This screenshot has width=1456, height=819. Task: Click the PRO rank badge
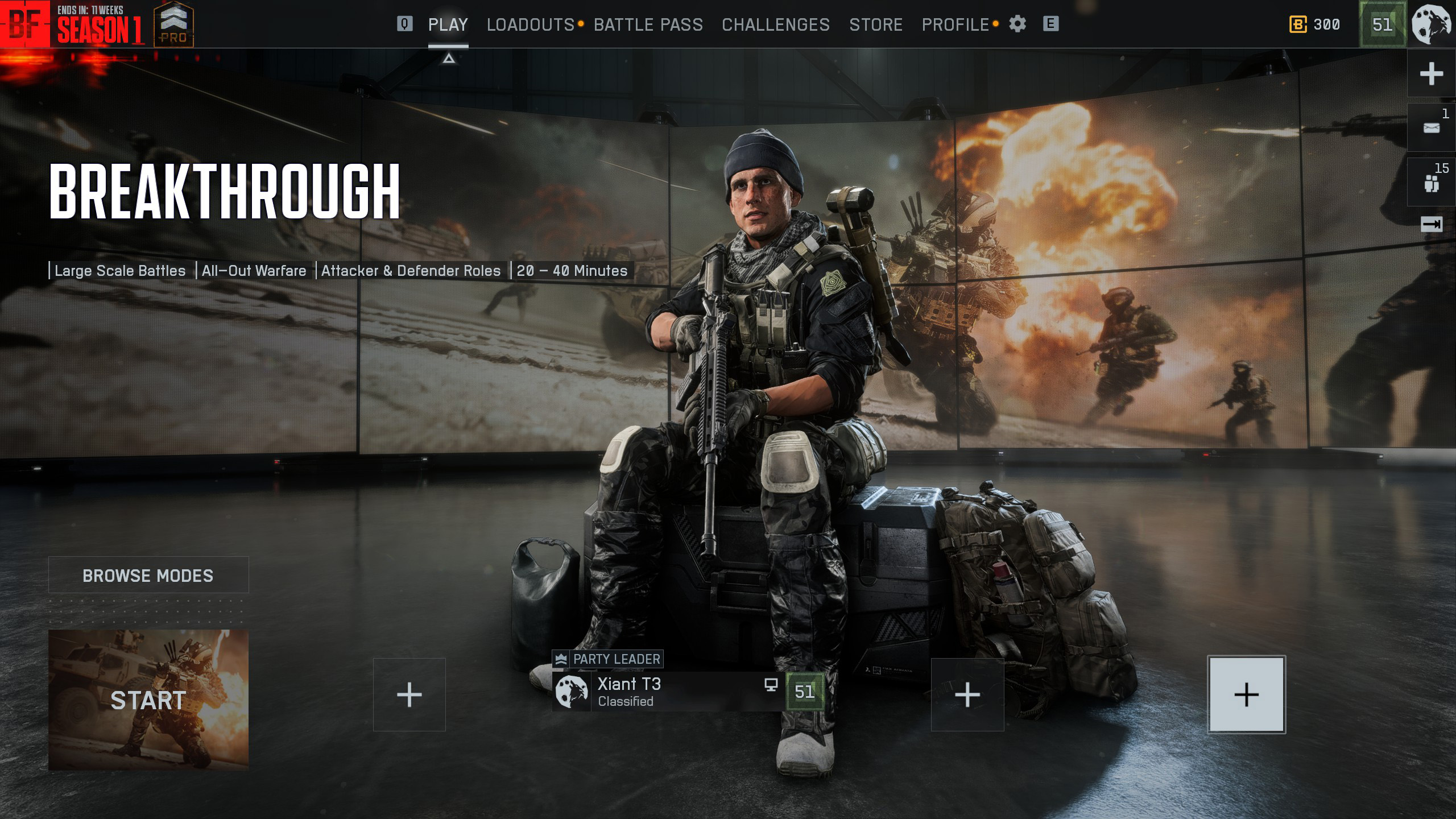coord(173,25)
